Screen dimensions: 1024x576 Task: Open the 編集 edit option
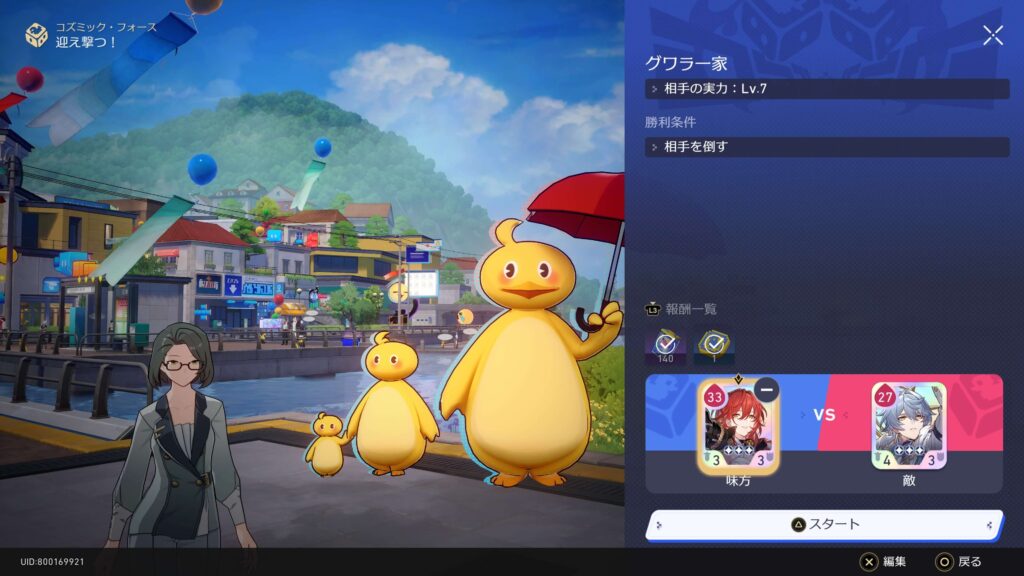click(x=883, y=562)
